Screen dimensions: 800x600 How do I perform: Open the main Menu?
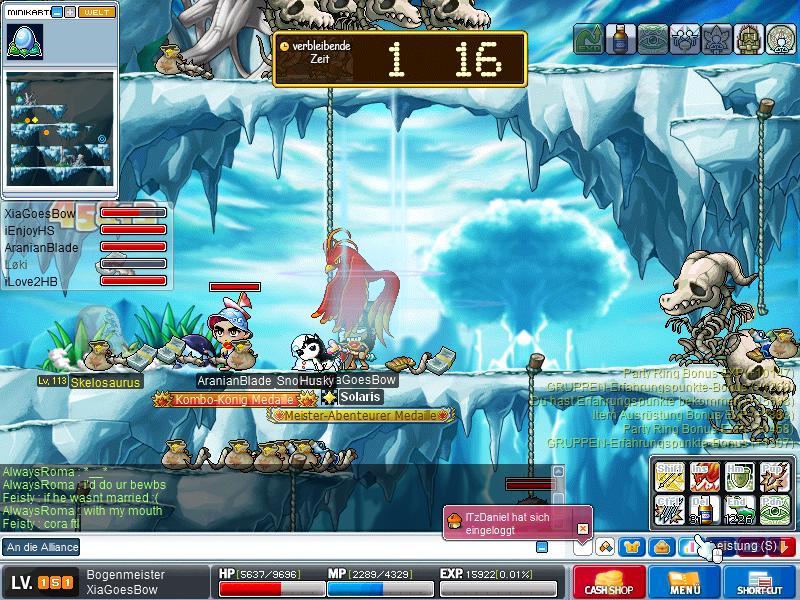[x=685, y=582]
